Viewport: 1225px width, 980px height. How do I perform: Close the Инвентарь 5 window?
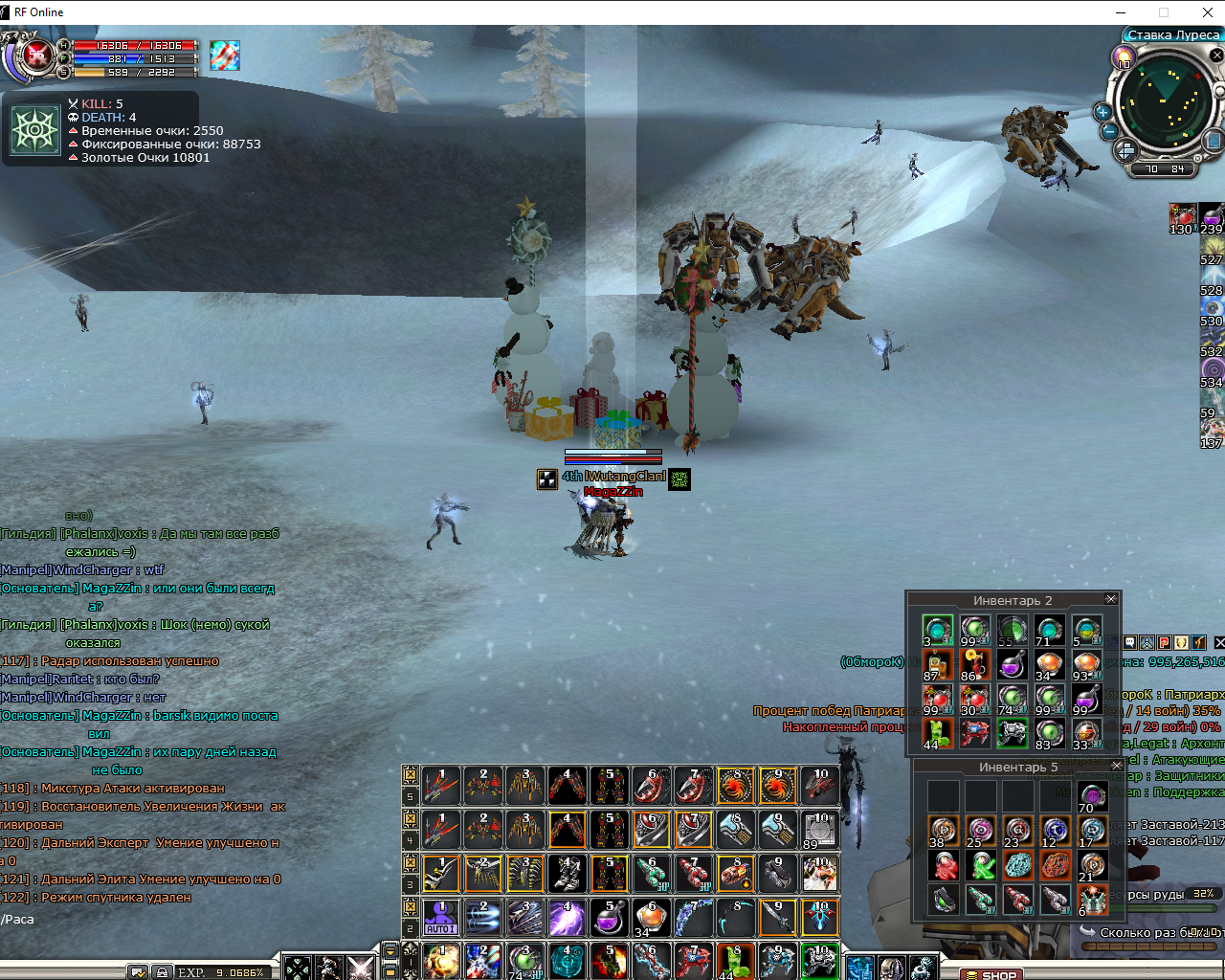point(1116,766)
